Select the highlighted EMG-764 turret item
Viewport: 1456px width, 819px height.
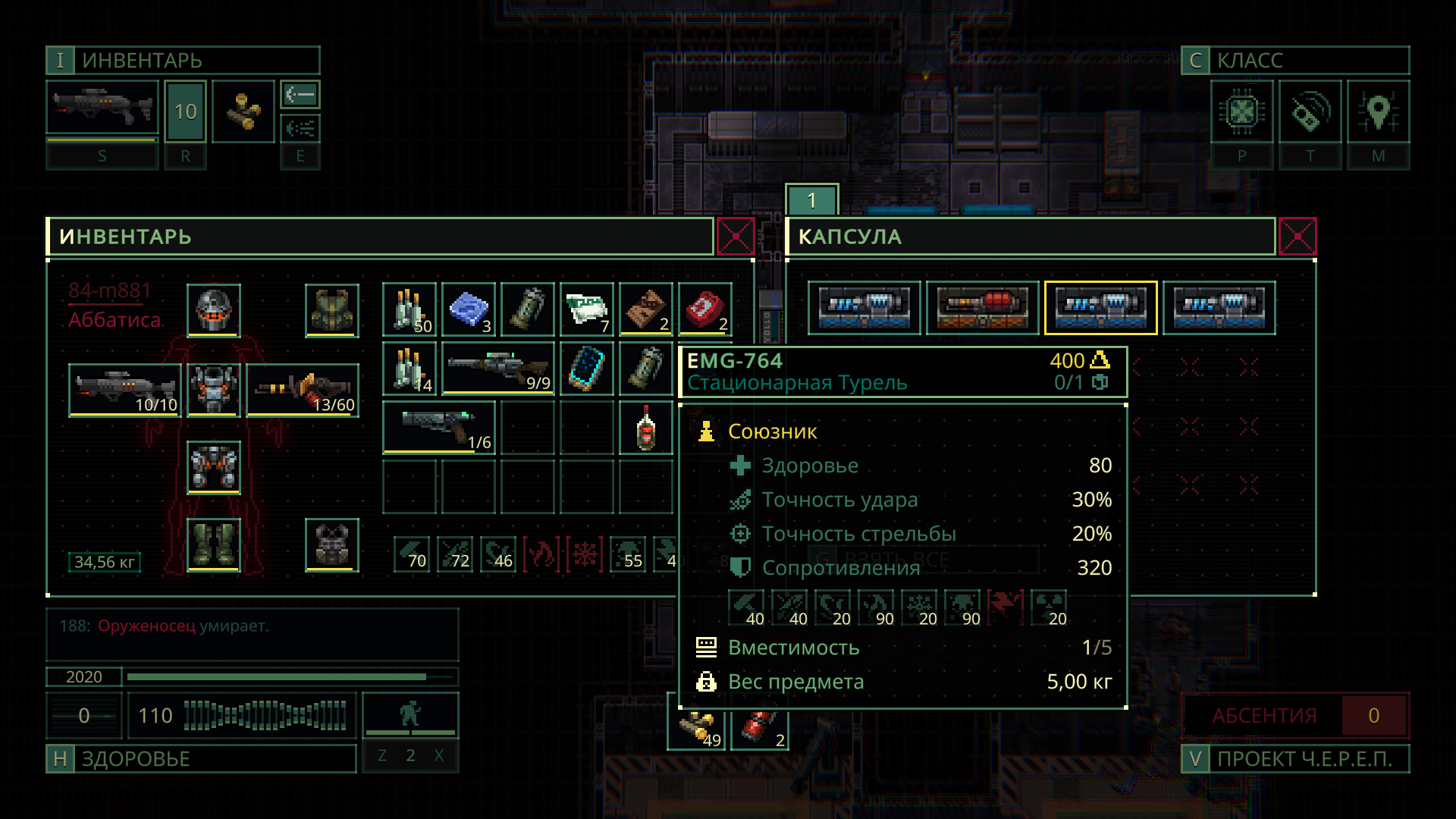pyautogui.click(x=1100, y=308)
